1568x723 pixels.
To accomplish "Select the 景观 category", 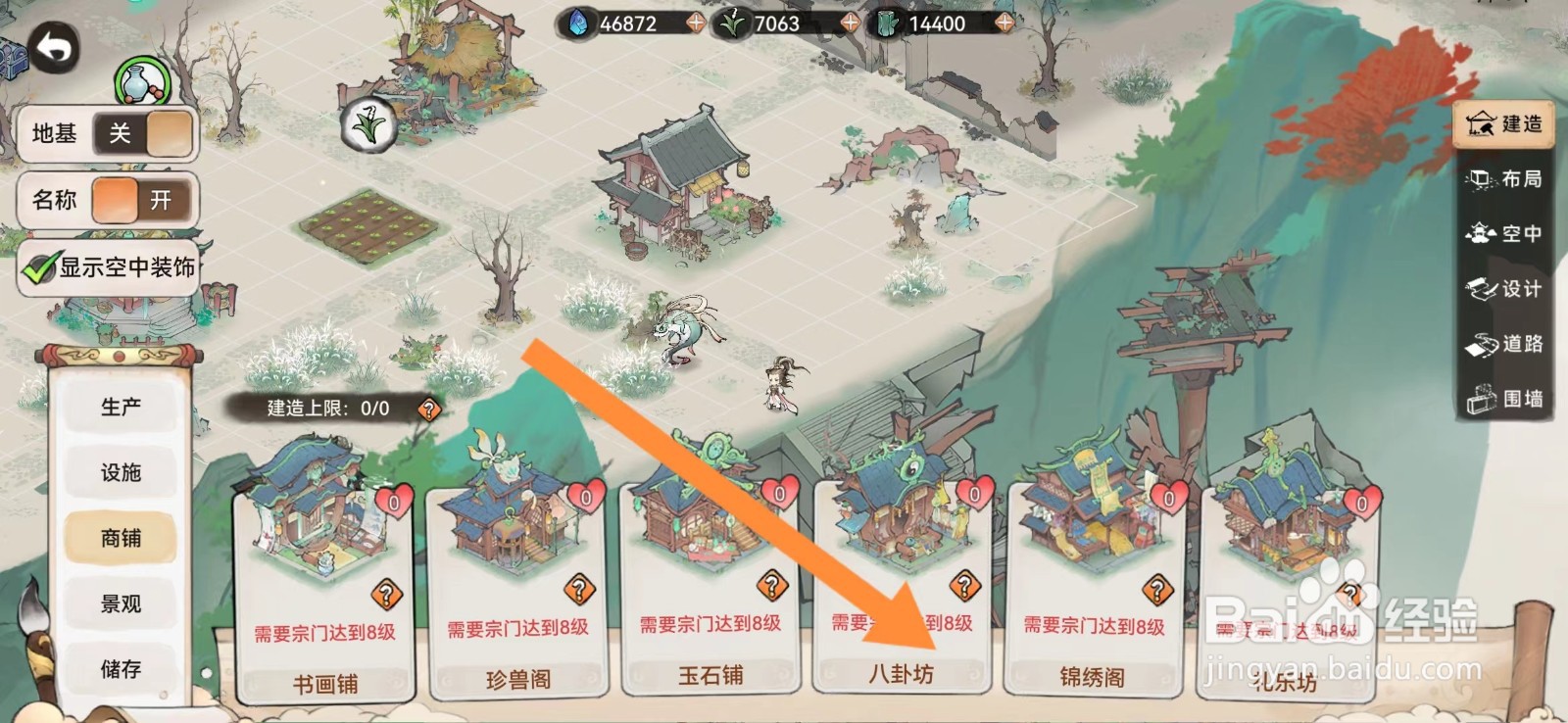I will tap(120, 603).
